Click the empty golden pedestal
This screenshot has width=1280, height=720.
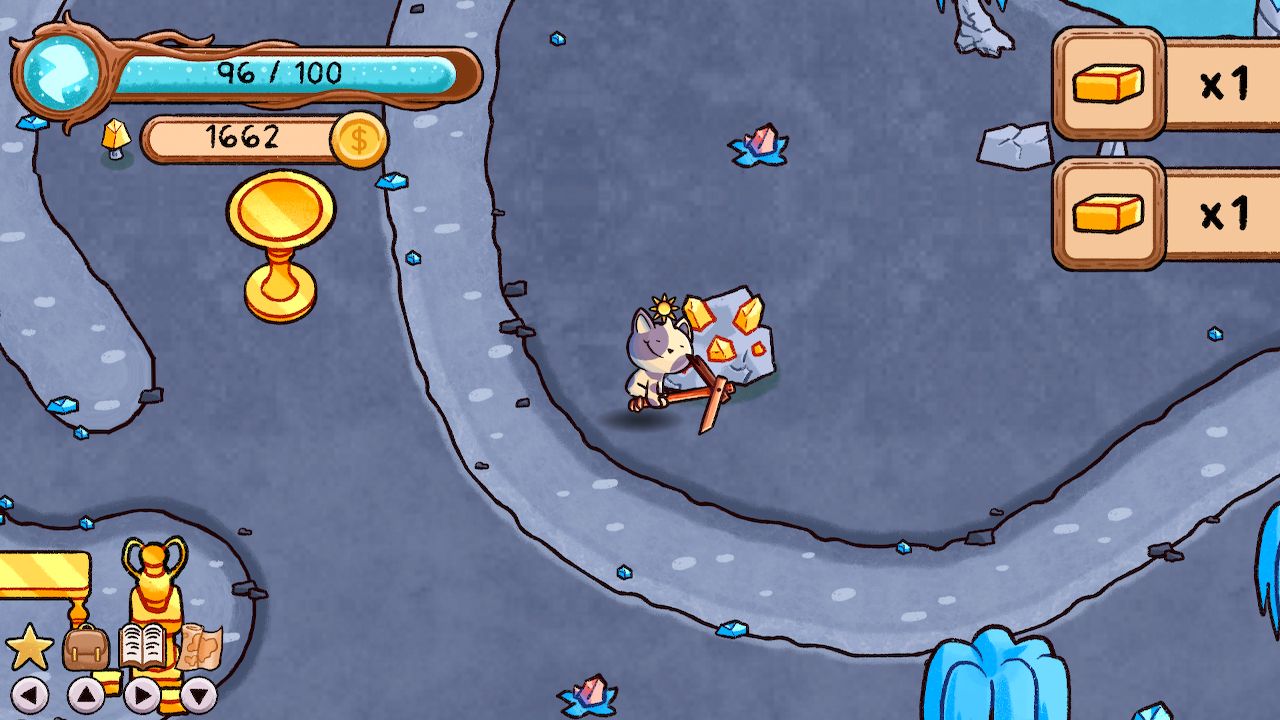pos(278,230)
